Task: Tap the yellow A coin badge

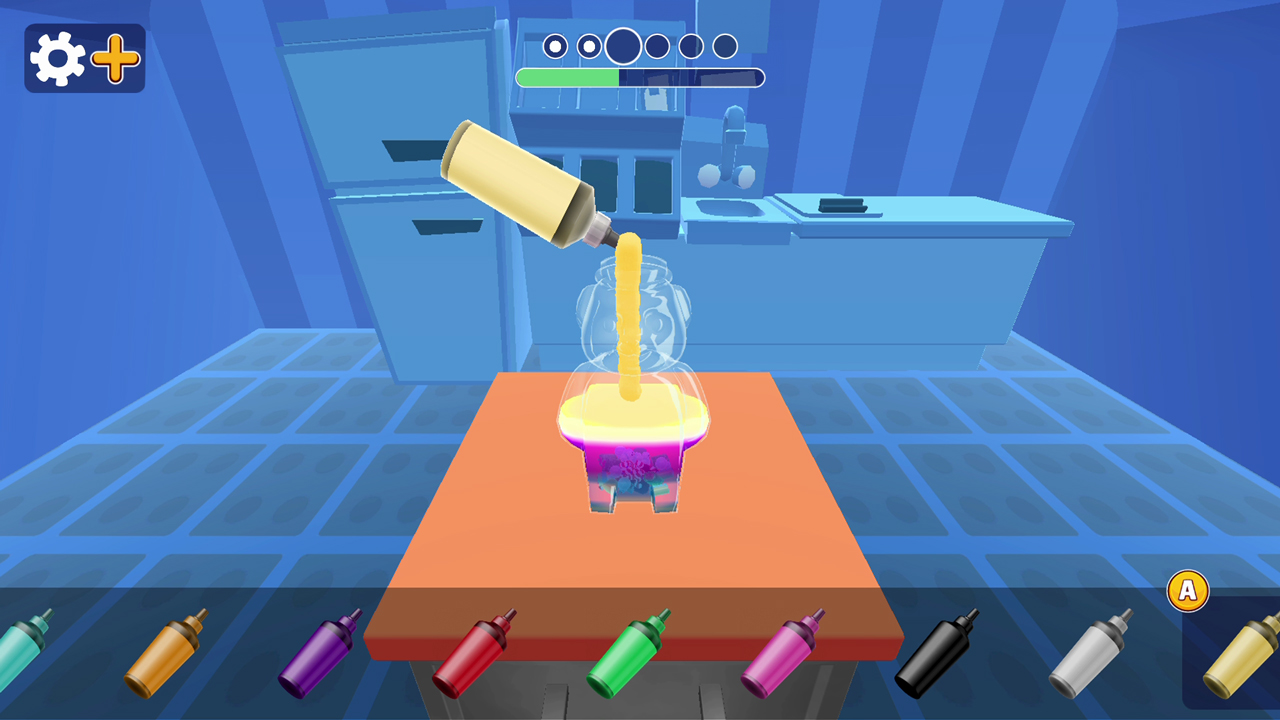Action: [1186, 591]
